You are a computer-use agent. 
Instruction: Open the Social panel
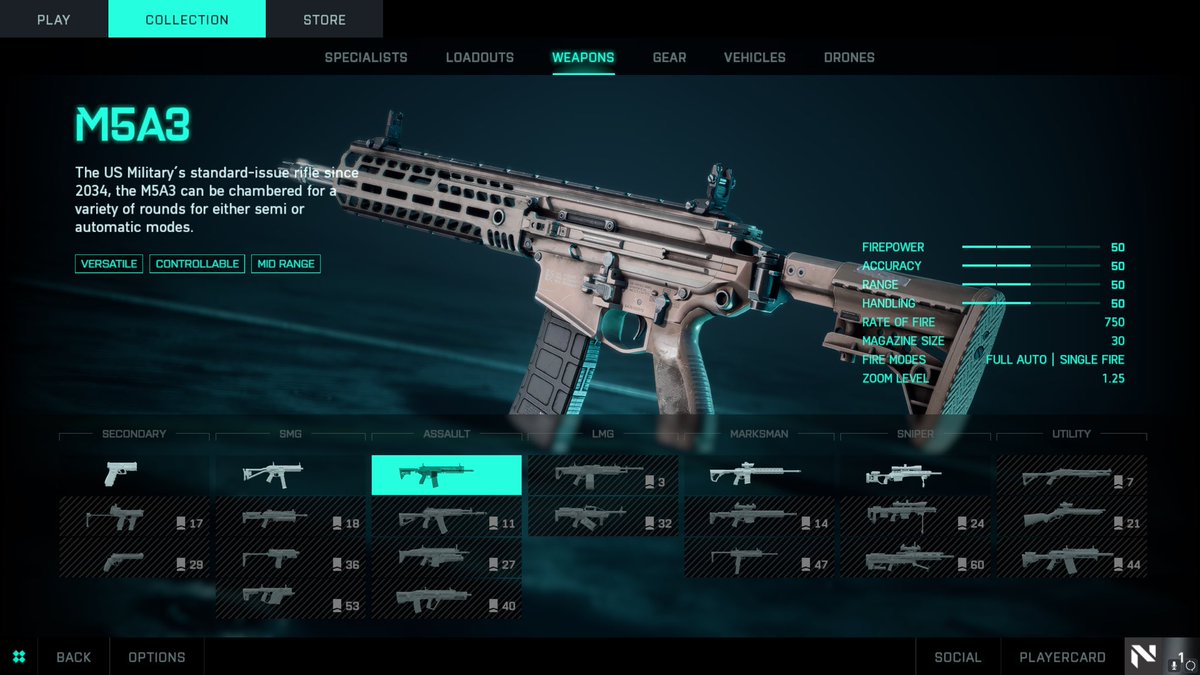point(957,657)
